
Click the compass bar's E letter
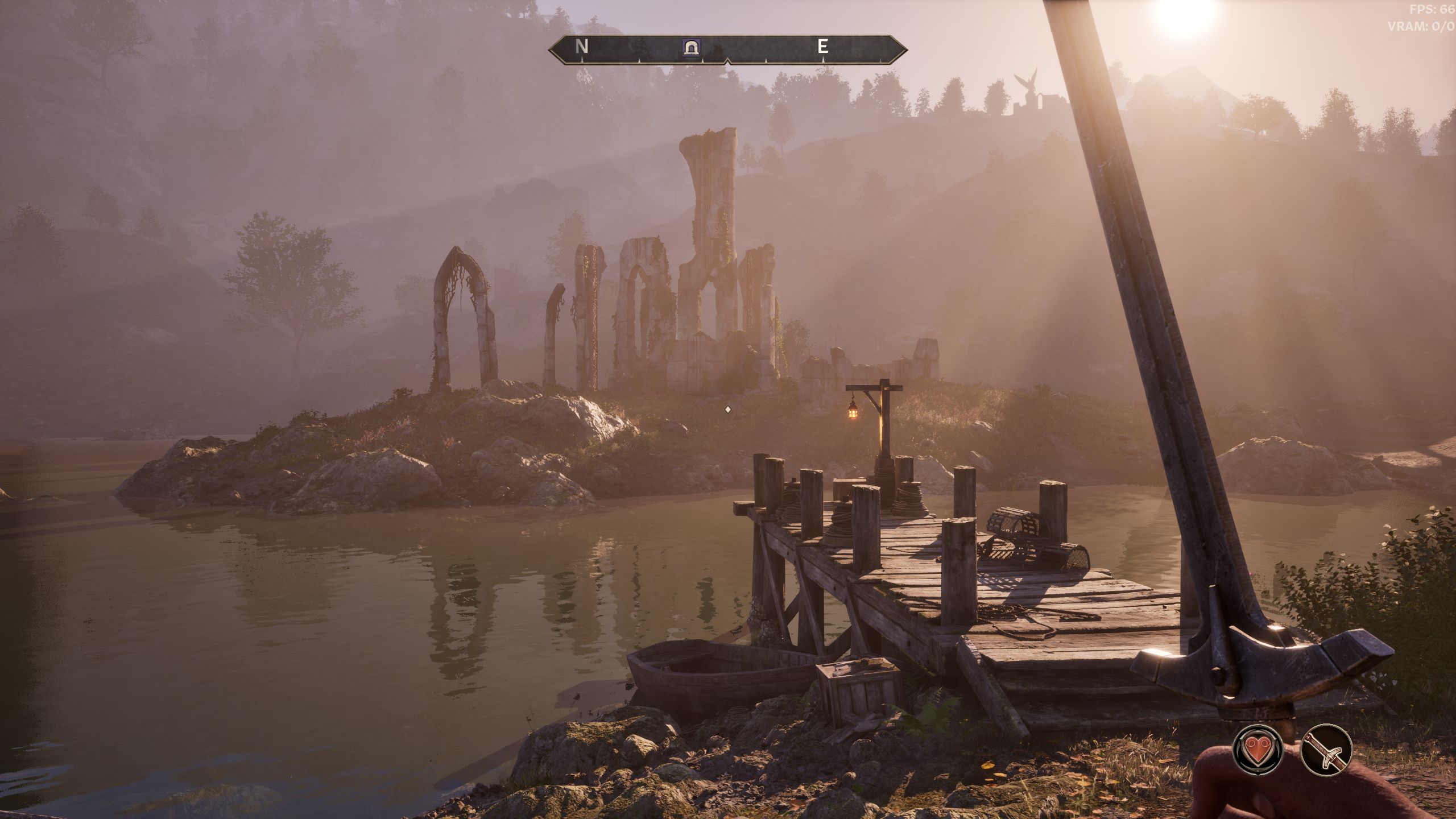point(822,47)
